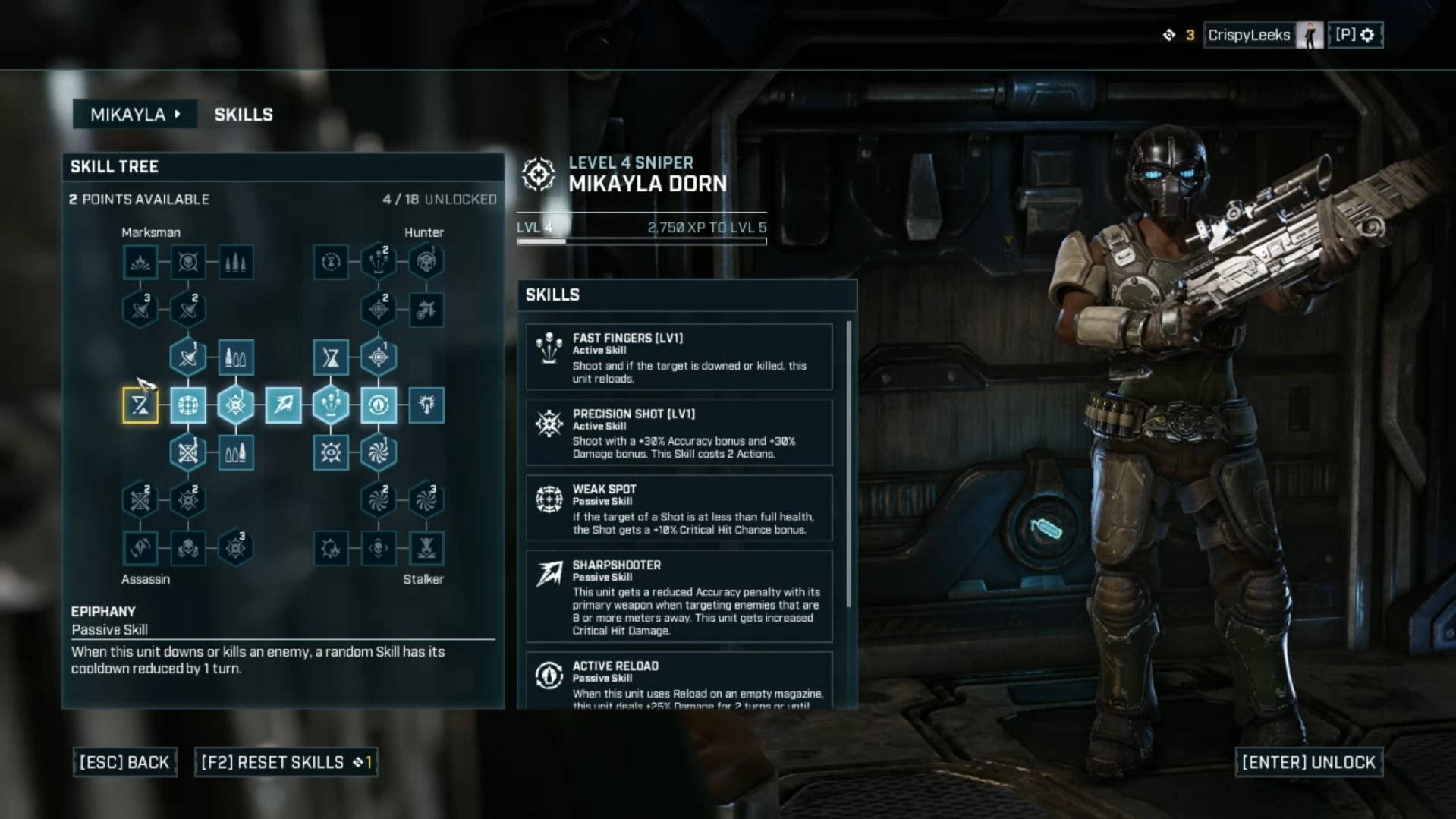Select the highlighted Epiphany skill node
Image resolution: width=1456 pixels, height=819 pixels.
(x=140, y=405)
